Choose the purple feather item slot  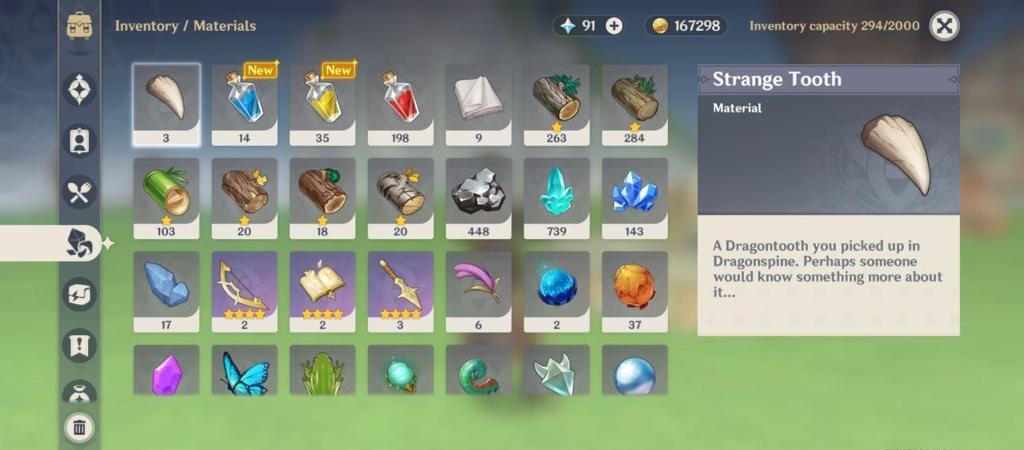pyautogui.click(x=478, y=290)
